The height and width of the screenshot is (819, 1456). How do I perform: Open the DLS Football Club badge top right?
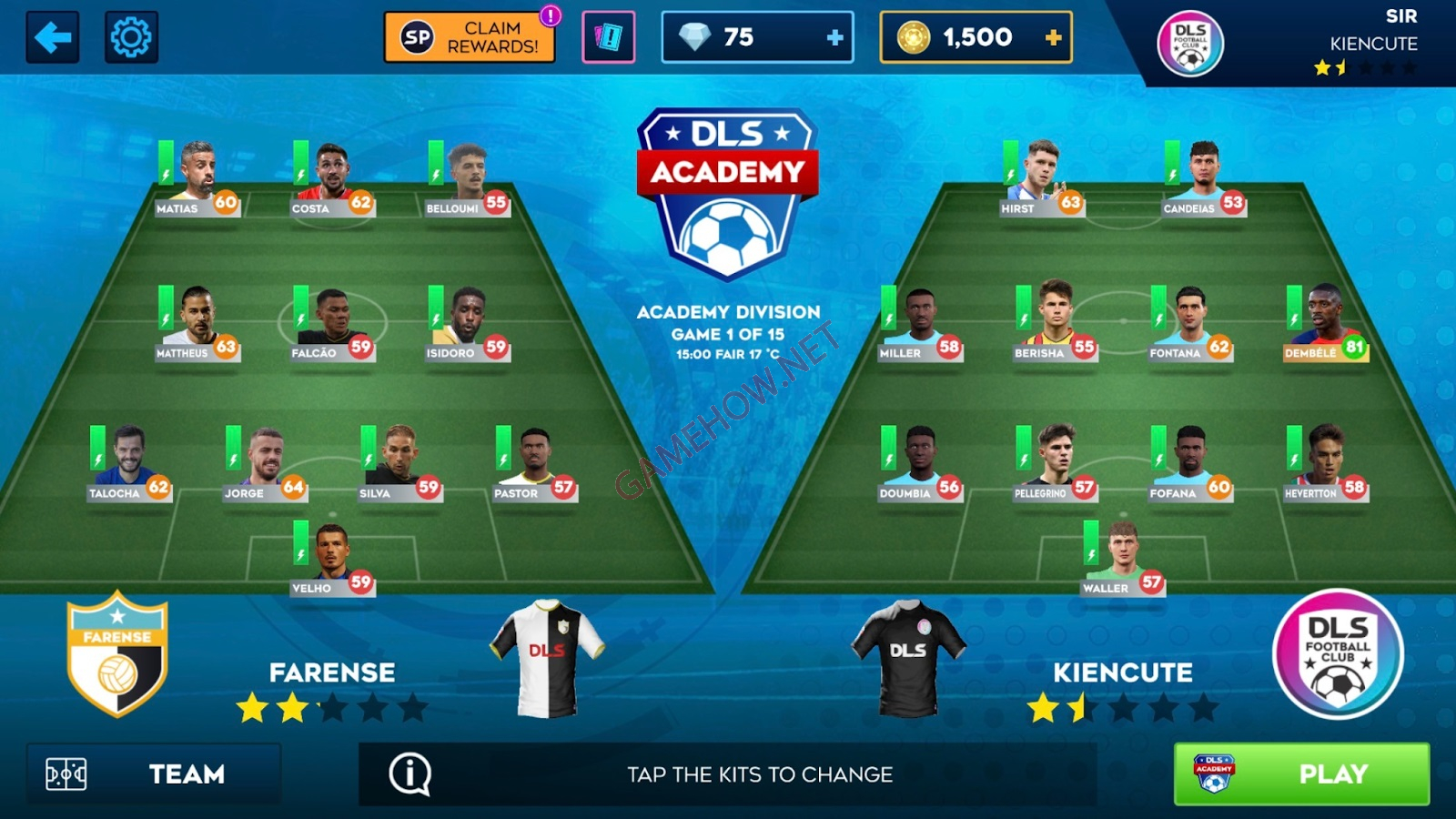1190,41
